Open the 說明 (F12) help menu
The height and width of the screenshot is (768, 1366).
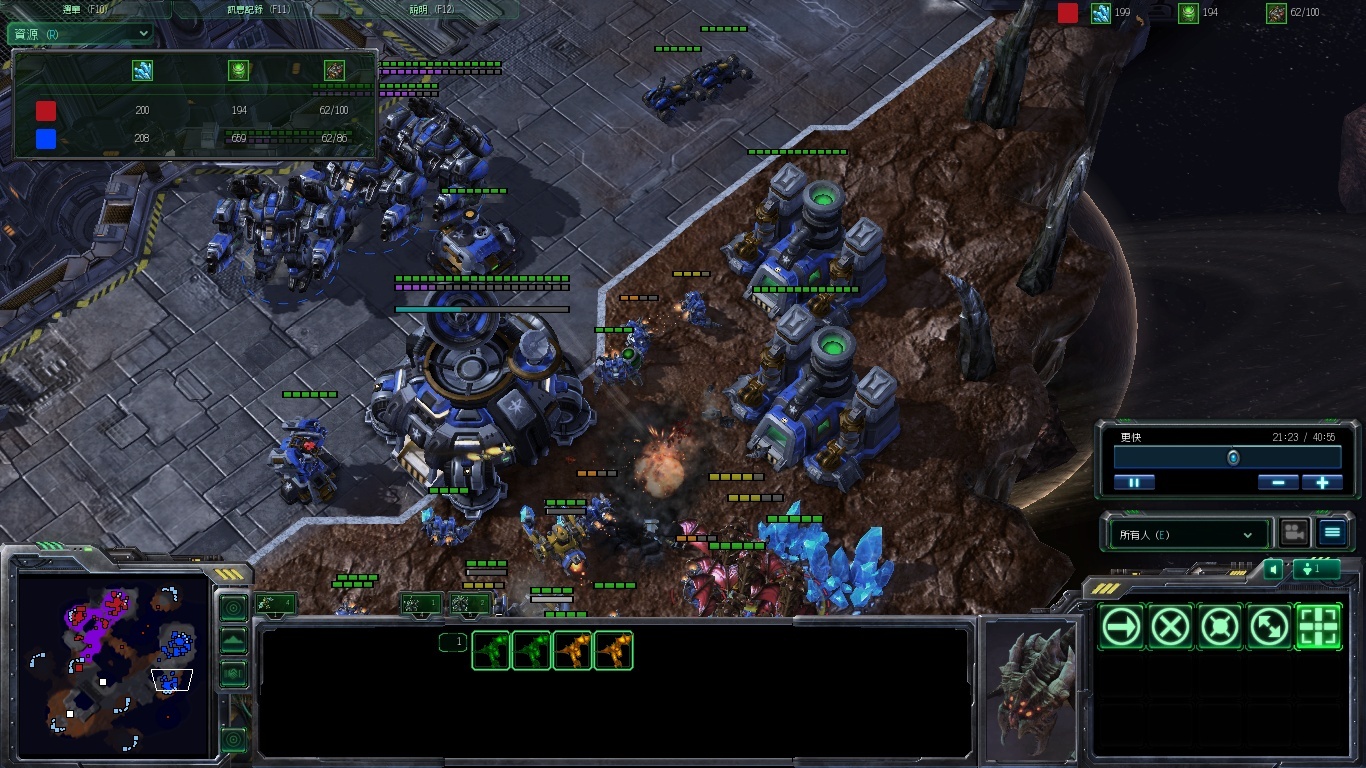click(432, 9)
